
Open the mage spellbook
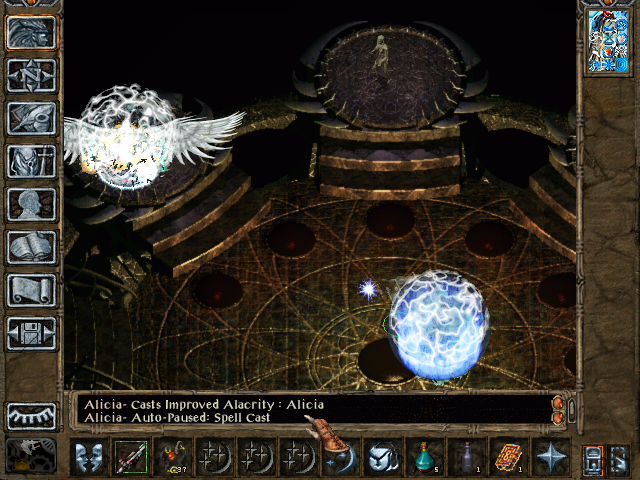[x=31, y=248]
